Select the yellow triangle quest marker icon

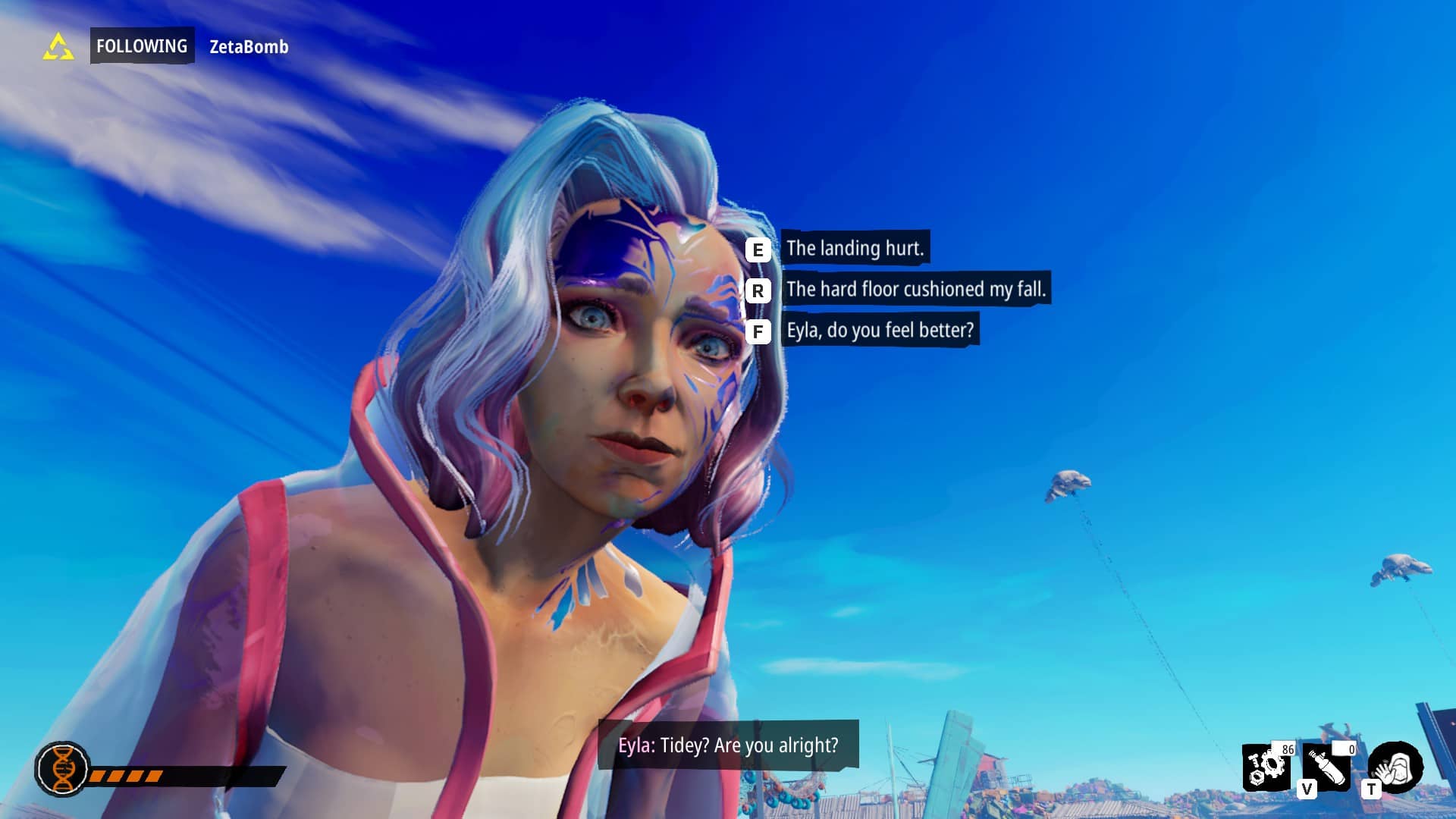click(58, 47)
